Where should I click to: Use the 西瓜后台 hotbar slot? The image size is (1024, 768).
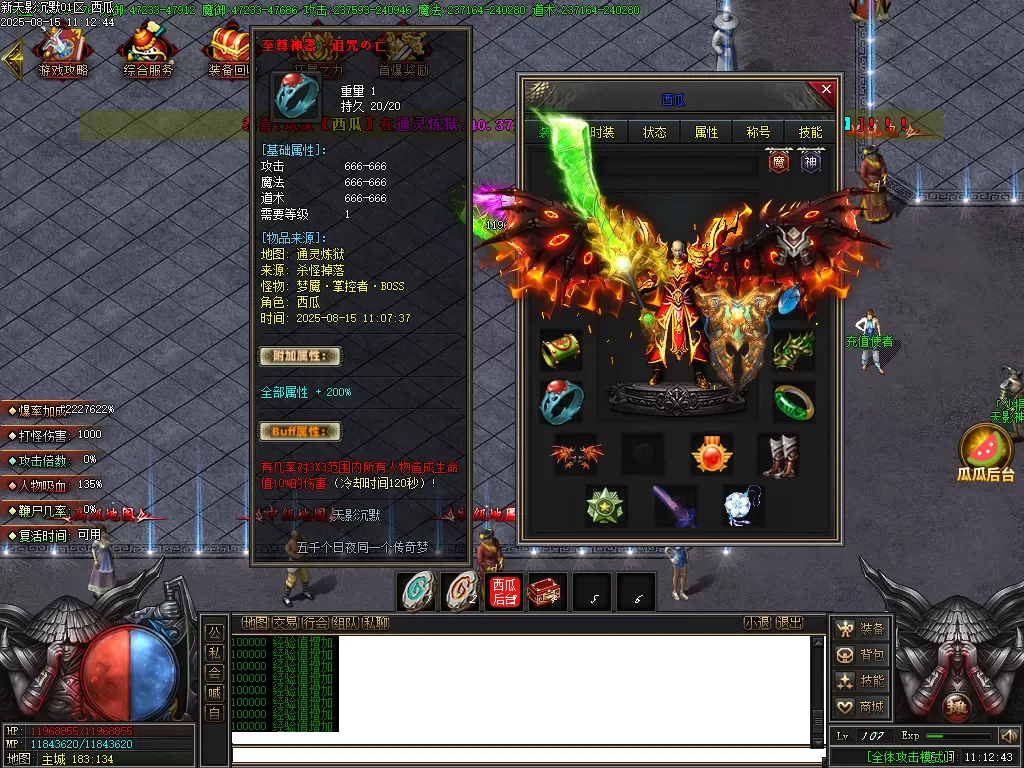point(504,592)
